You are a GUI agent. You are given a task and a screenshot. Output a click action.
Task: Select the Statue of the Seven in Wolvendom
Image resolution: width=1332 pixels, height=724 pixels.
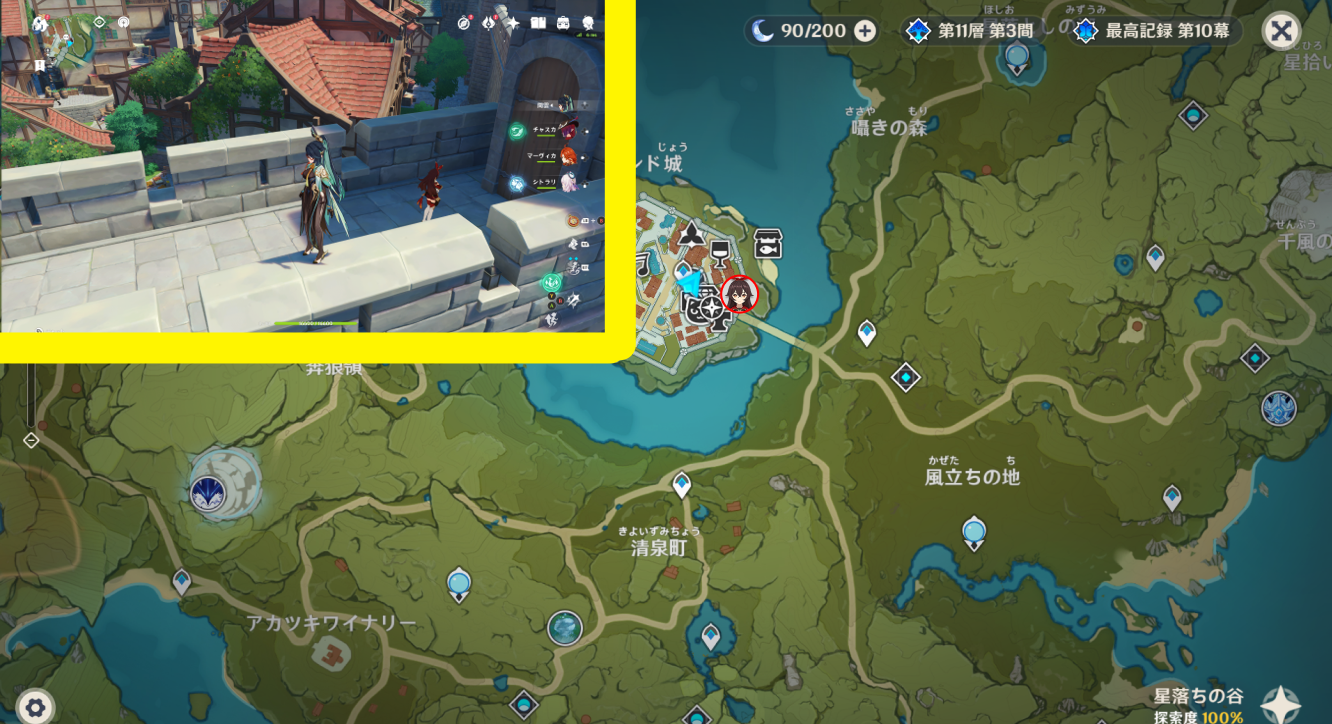[x=207, y=493]
